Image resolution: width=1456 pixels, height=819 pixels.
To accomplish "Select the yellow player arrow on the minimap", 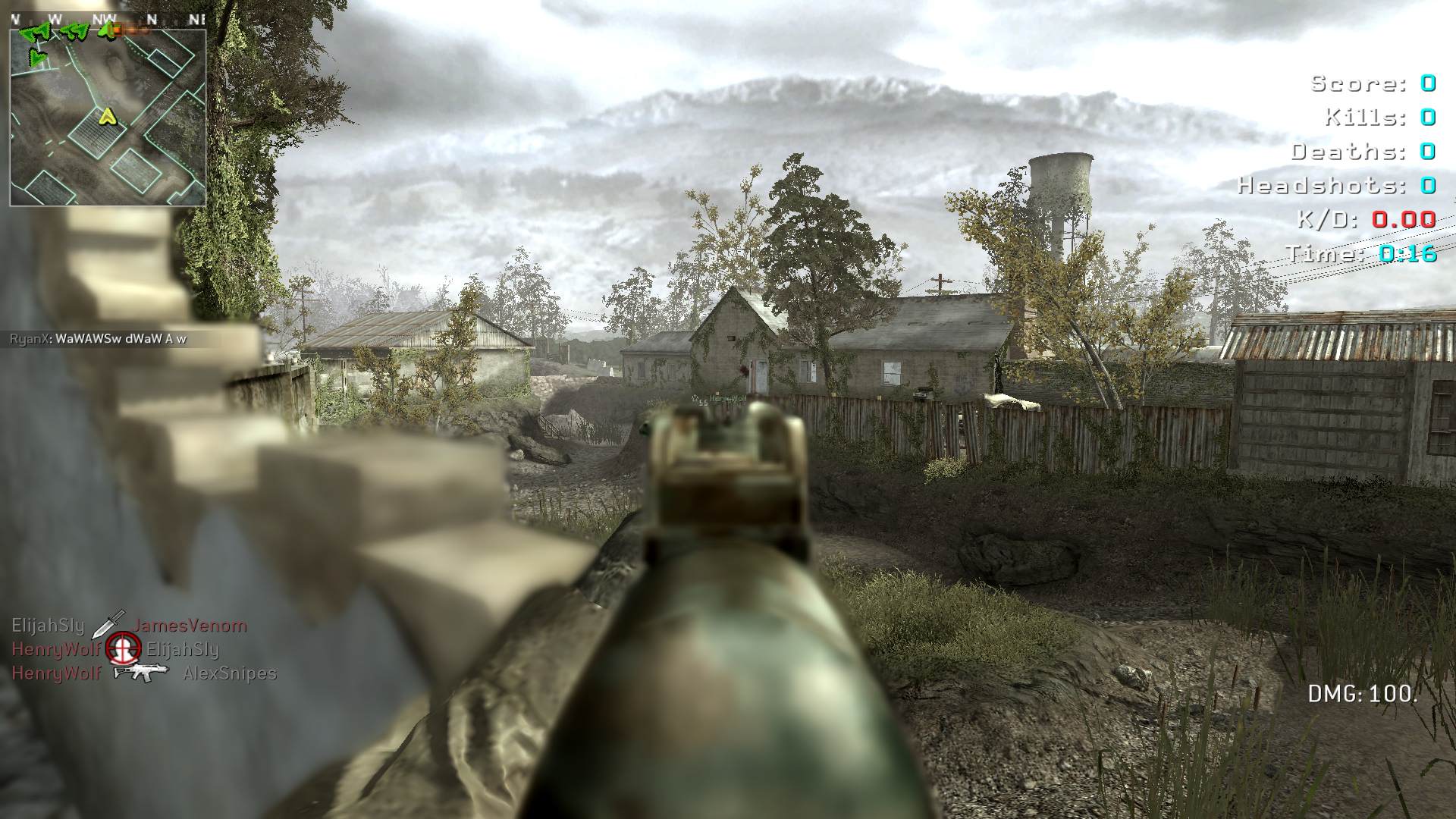I will (x=108, y=115).
